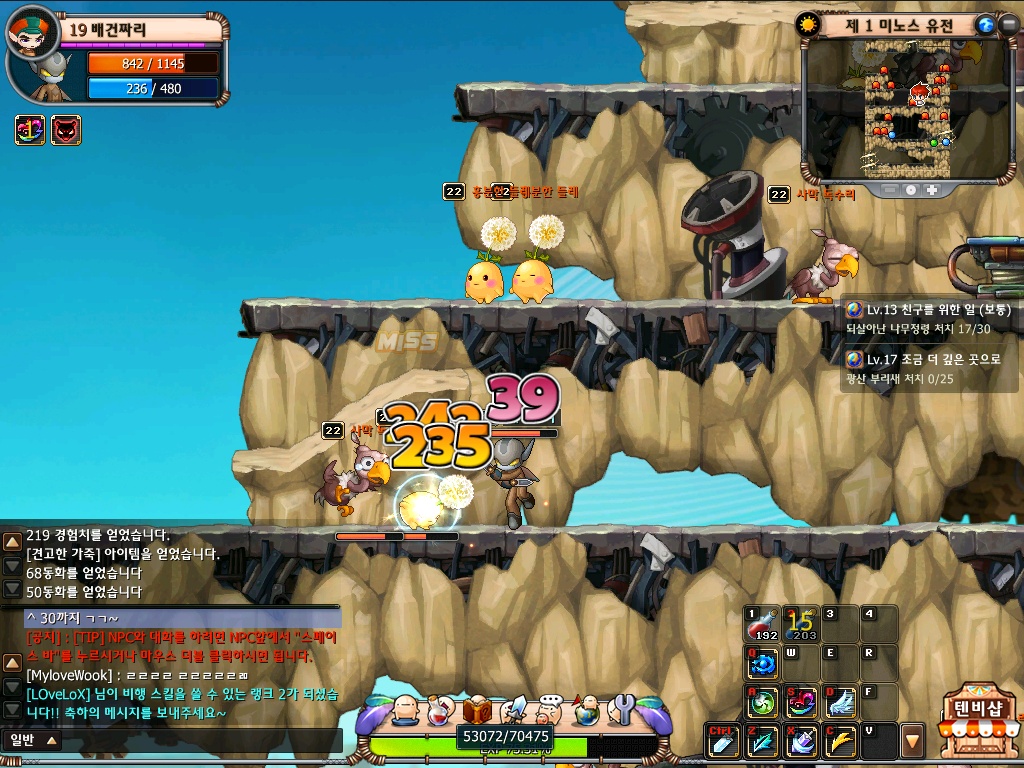This screenshot has height=768, width=1024.
Task: Activate the blue swirl skill on Q
Action: 762,663
